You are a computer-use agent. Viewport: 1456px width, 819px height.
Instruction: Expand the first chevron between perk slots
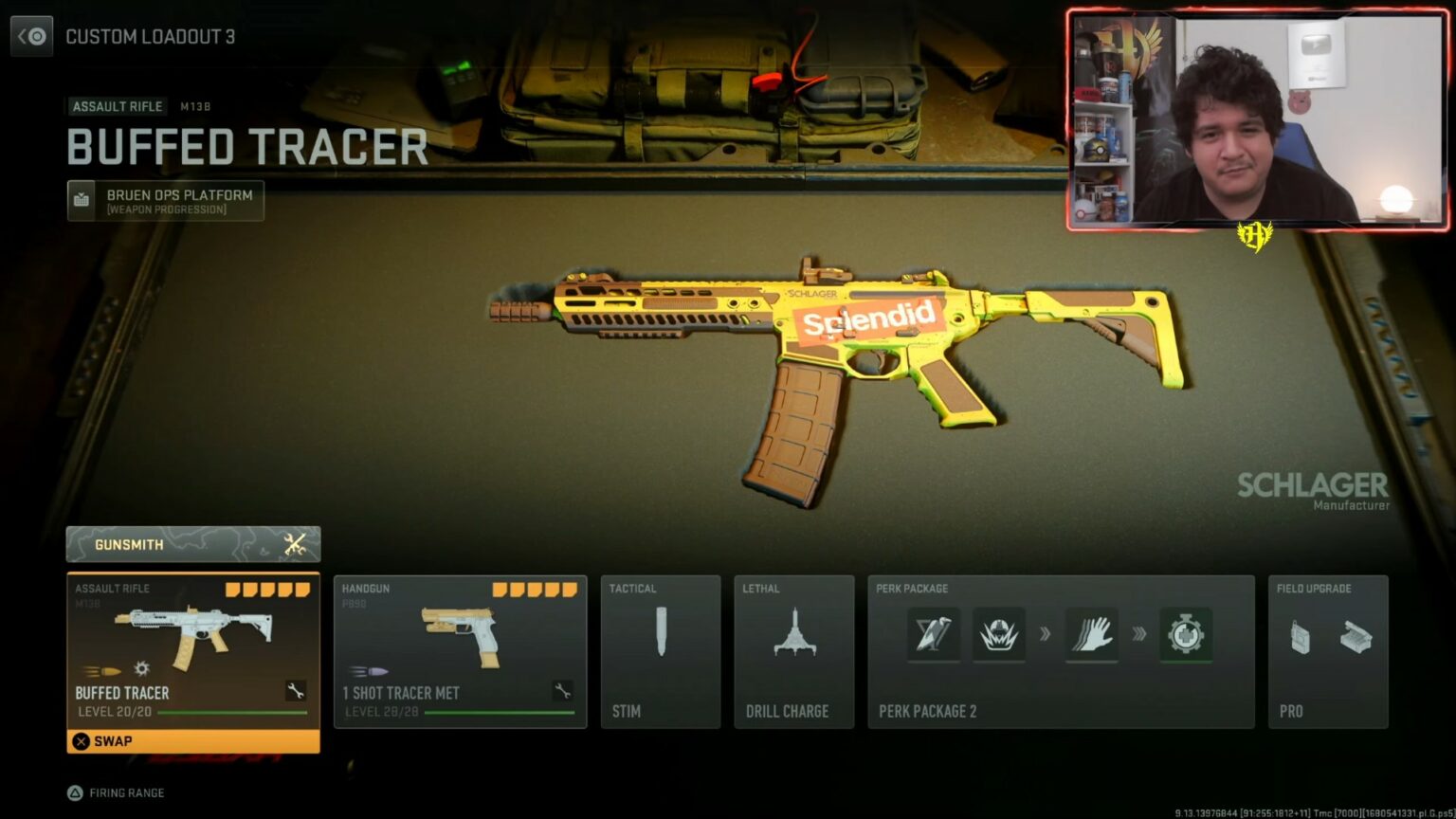click(1046, 635)
